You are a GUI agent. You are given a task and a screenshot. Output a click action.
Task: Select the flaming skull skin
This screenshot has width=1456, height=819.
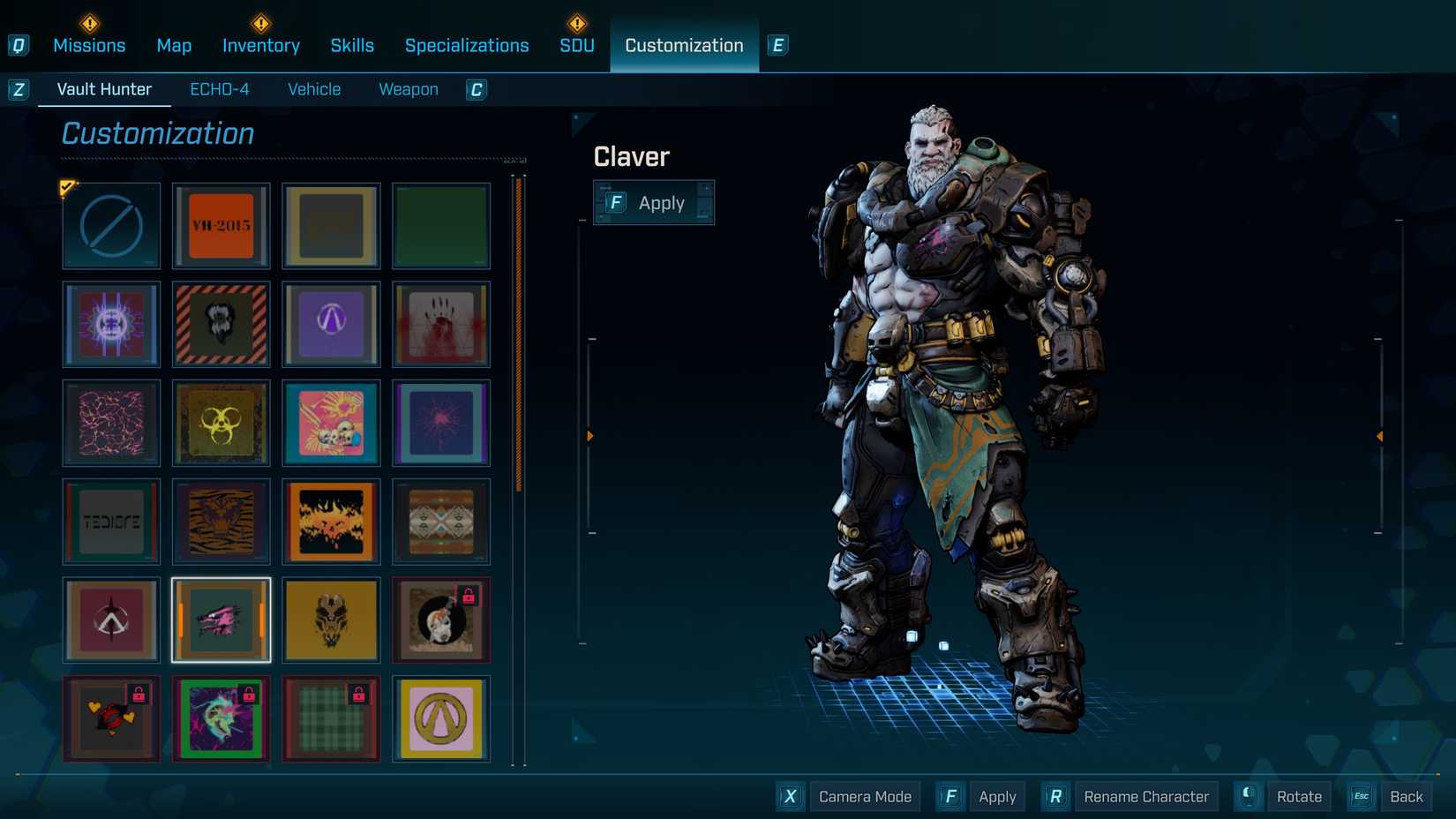[x=331, y=522]
